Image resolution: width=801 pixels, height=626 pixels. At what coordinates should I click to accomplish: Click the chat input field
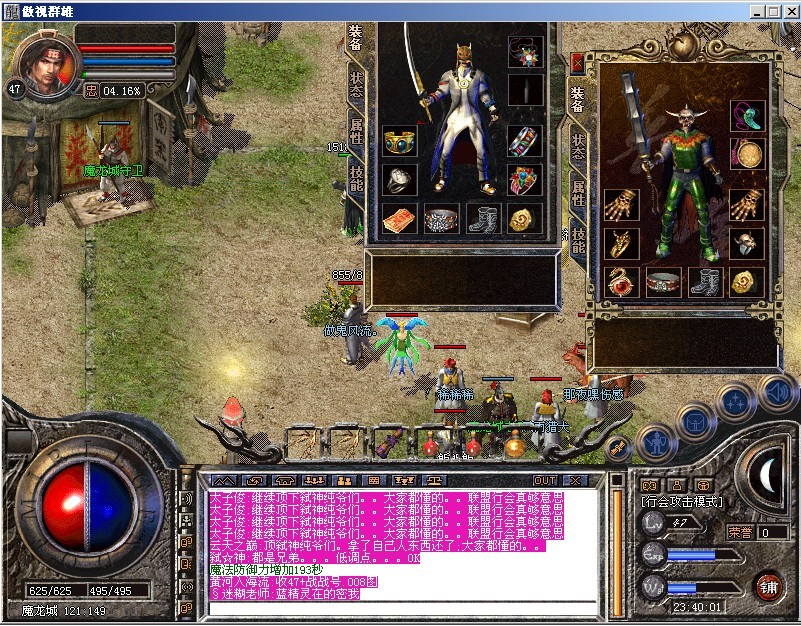click(x=400, y=608)
